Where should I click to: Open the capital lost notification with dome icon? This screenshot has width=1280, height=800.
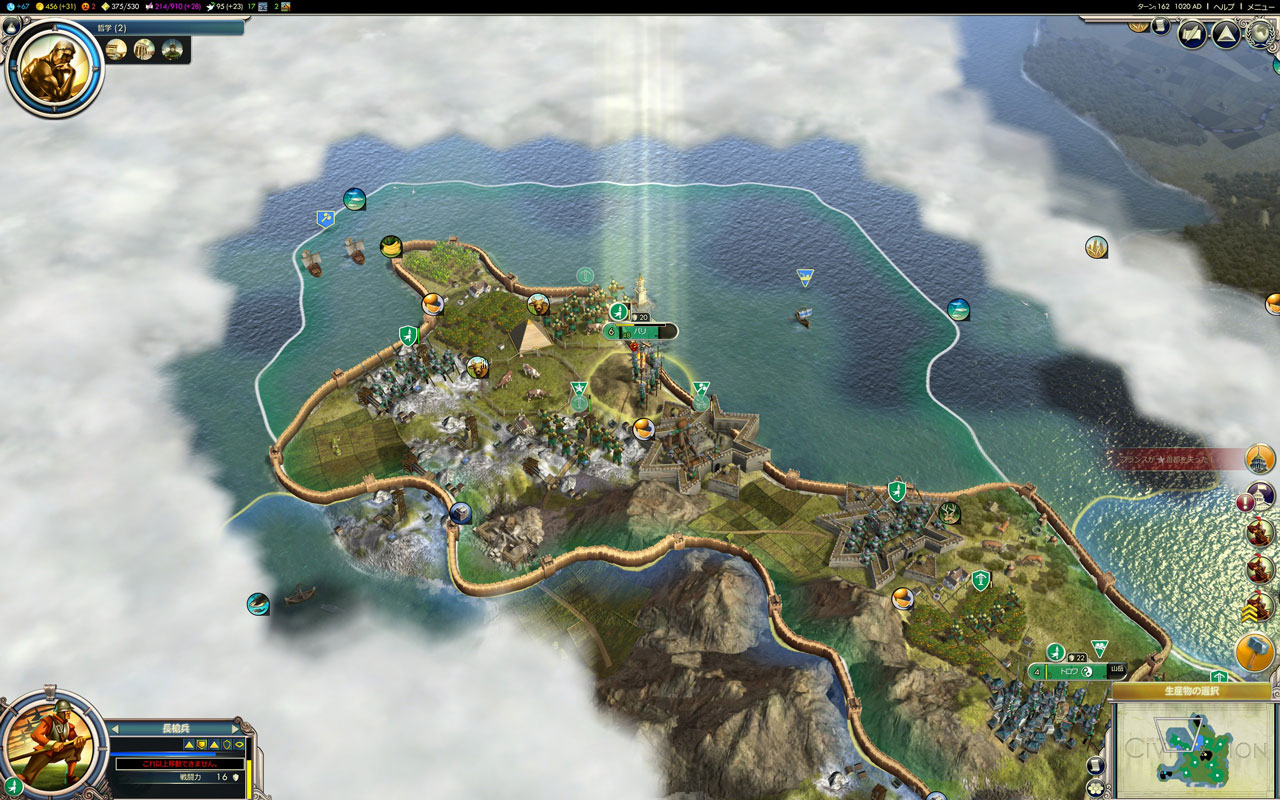[1260, 459]
